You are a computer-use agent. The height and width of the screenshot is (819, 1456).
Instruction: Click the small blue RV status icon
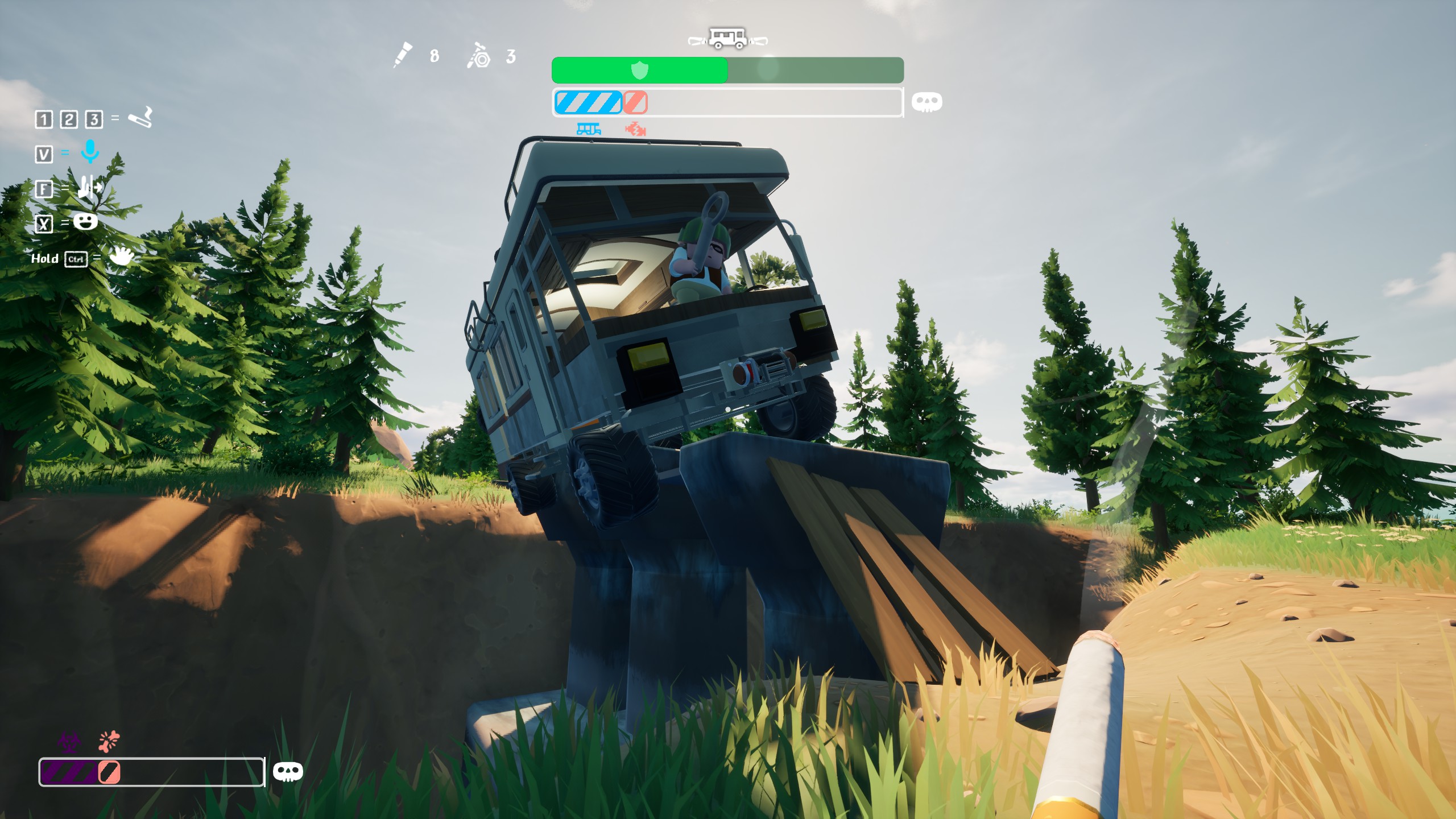point(589,129)
